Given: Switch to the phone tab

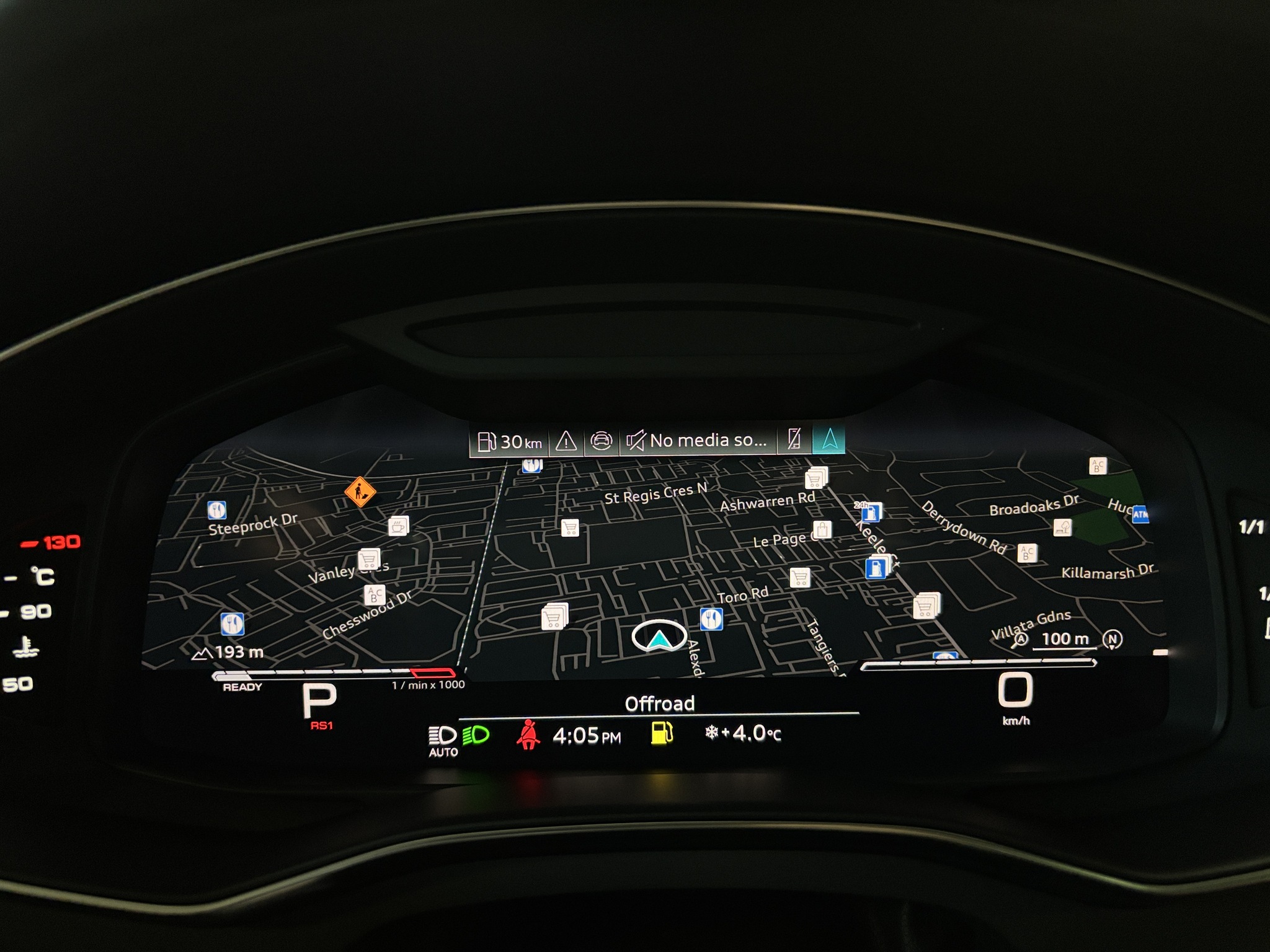Looking at the screenshot, I should click(794, 439).
